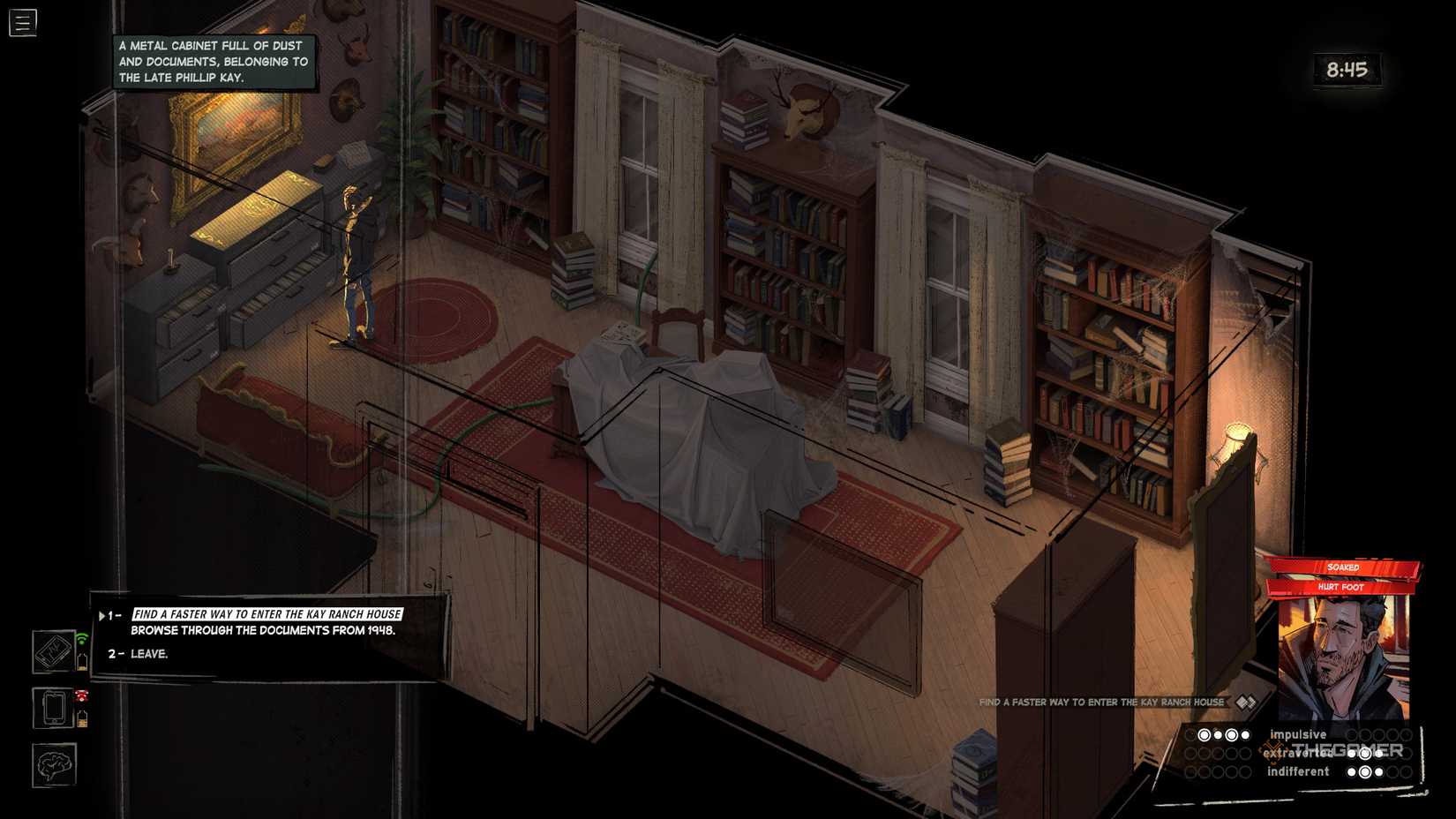
Task: Click the objective text 'Find a faster way'
Action: (x=1100, y=702)
